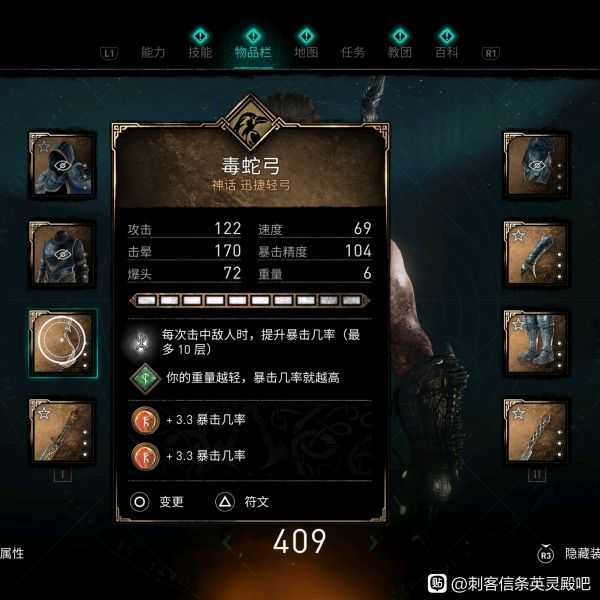The width and height of the screenshot is (600, 600).
Task: Open the 技能 skills tab
Action: pyautogui.click(x=200, y=52)
